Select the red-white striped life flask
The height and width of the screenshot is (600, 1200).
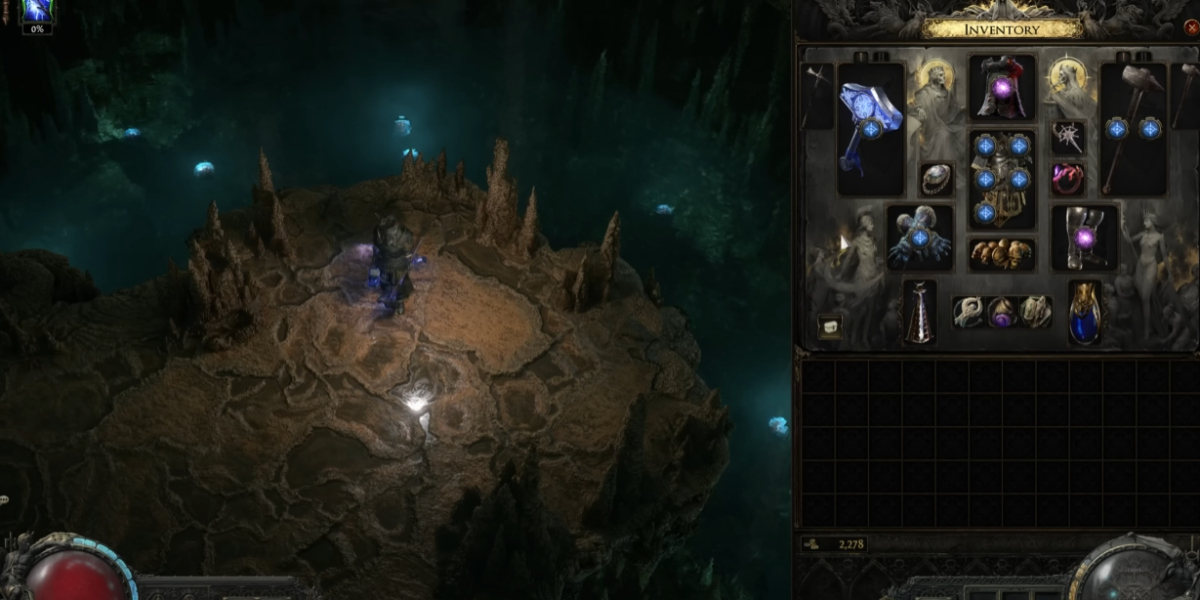920,312
